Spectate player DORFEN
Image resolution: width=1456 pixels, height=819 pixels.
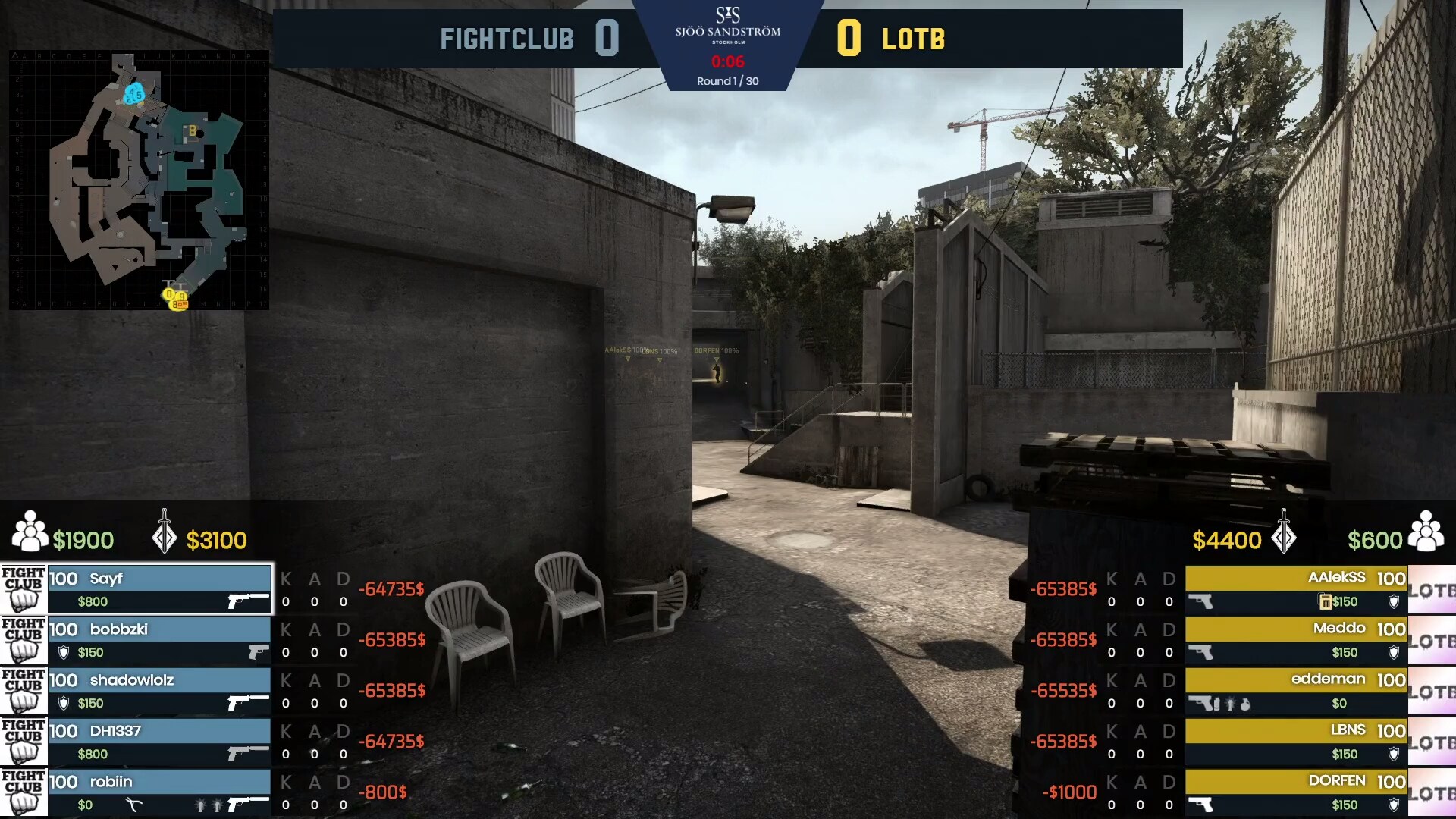click(x=1296, y=792)
